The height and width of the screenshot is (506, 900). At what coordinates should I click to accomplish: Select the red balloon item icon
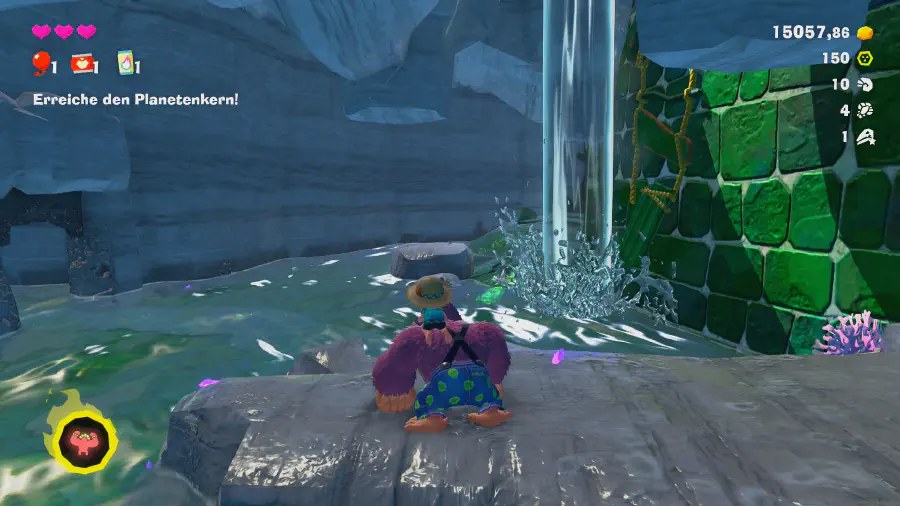42,64
